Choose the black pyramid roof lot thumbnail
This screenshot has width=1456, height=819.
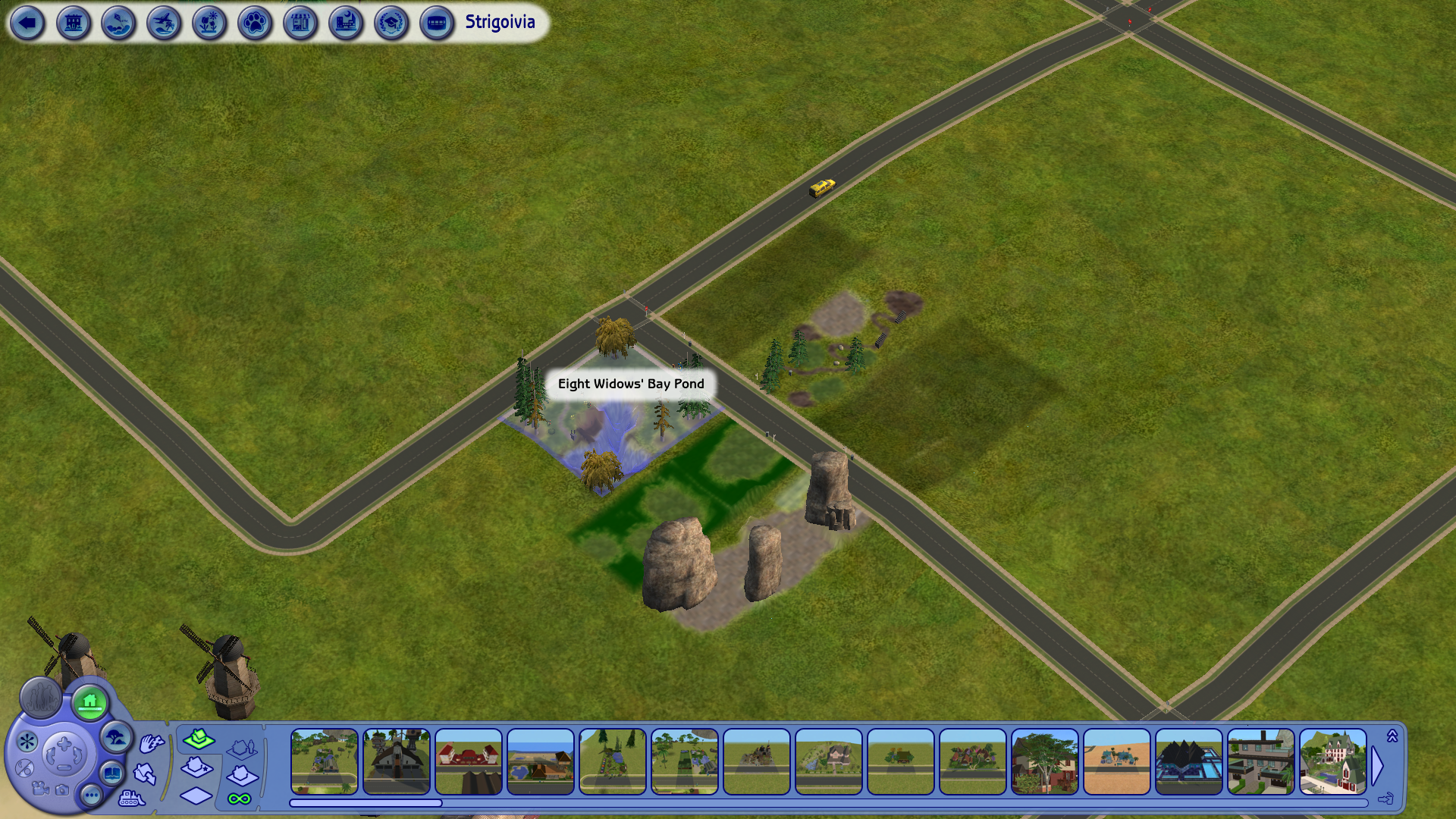[x=1188, y=761]
